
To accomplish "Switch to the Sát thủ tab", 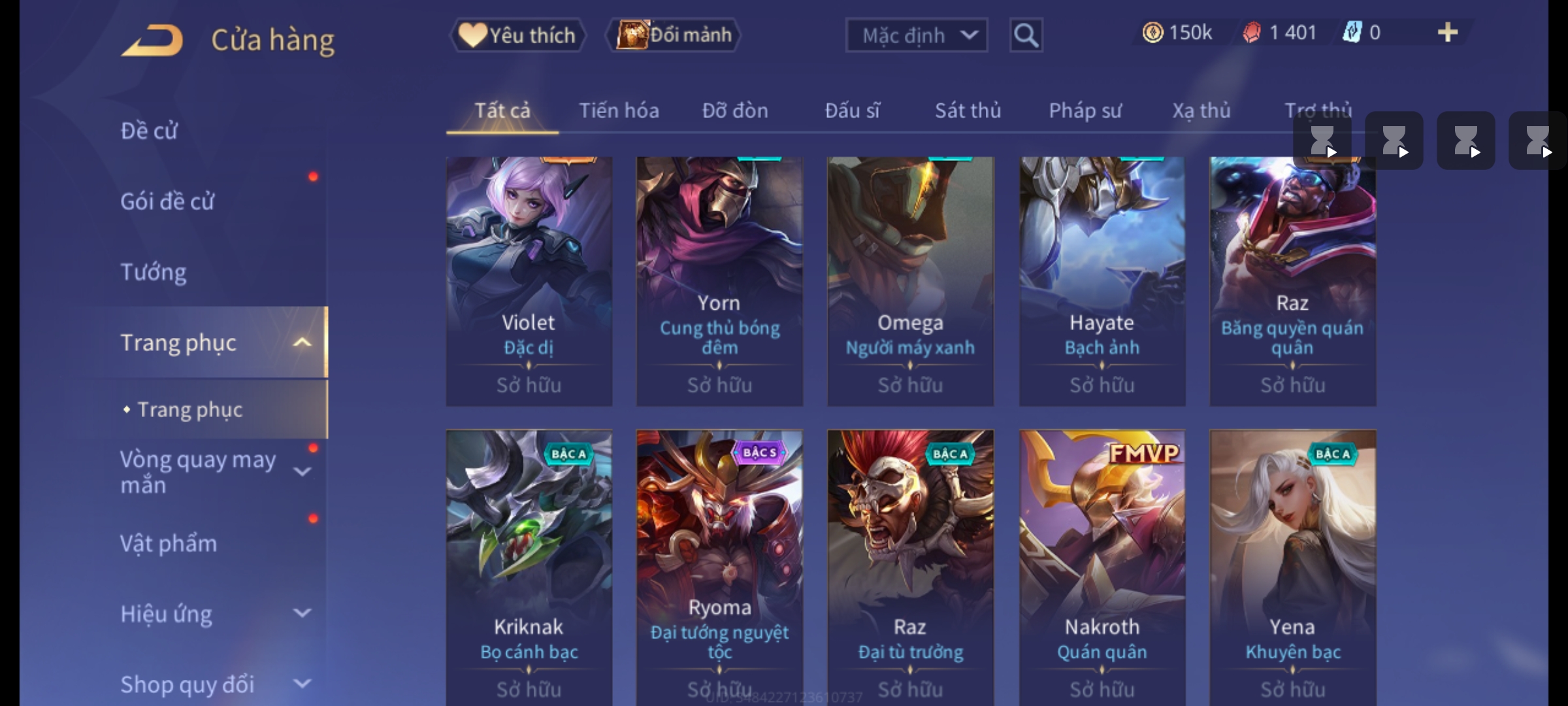I will coord(968,111).
